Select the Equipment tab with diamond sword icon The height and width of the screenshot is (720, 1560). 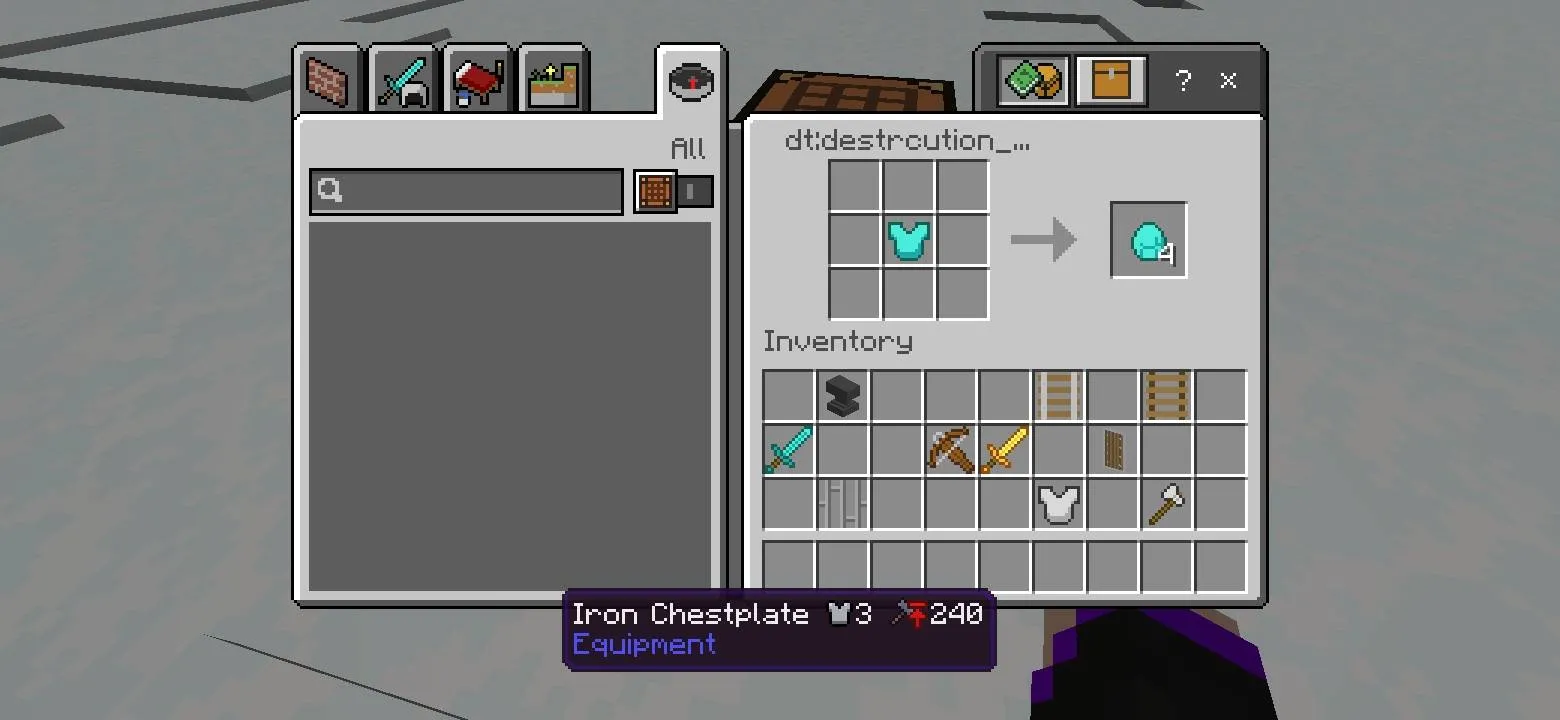tap(402, 80)
